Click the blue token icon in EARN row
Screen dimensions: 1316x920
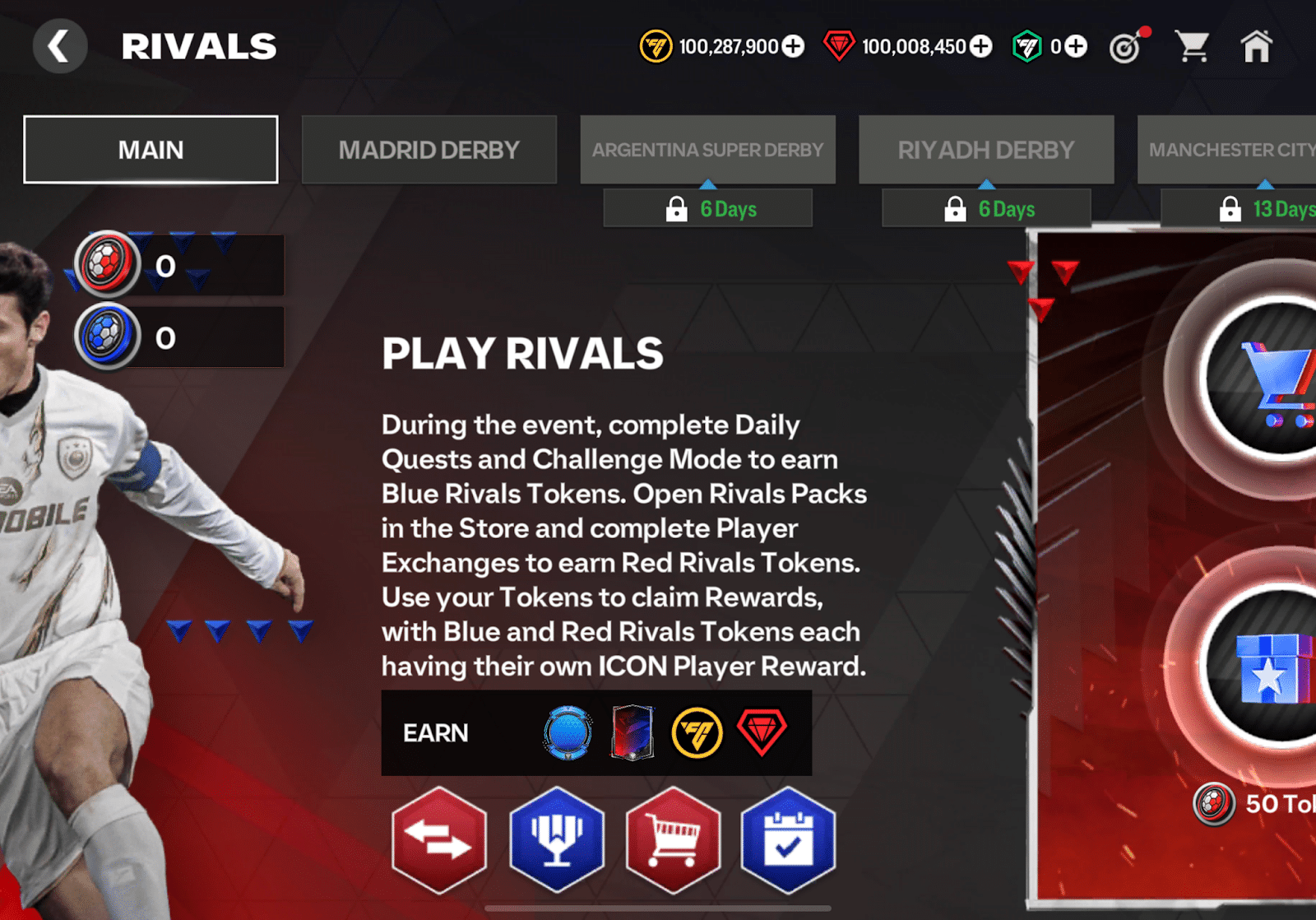click(x=566, y=732)
